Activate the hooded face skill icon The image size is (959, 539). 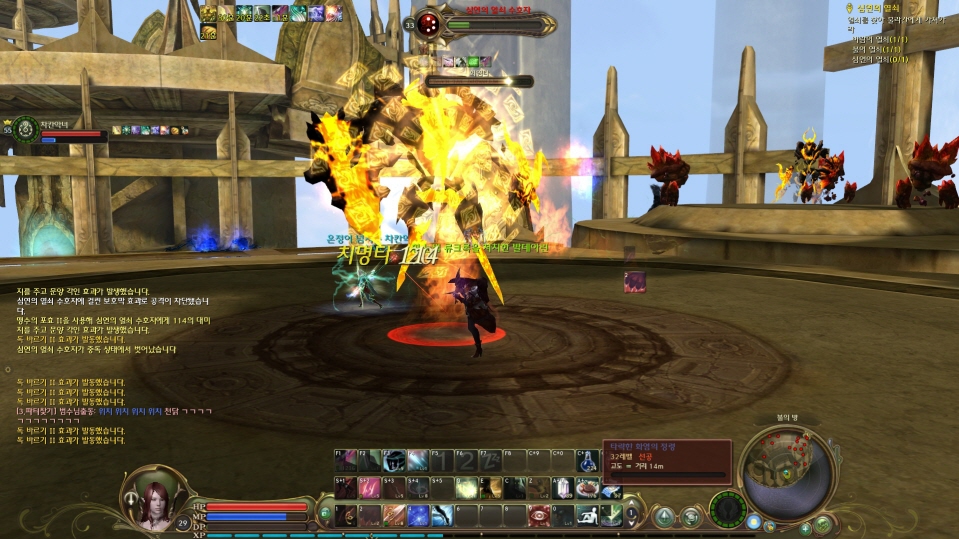tap(393, 461)
